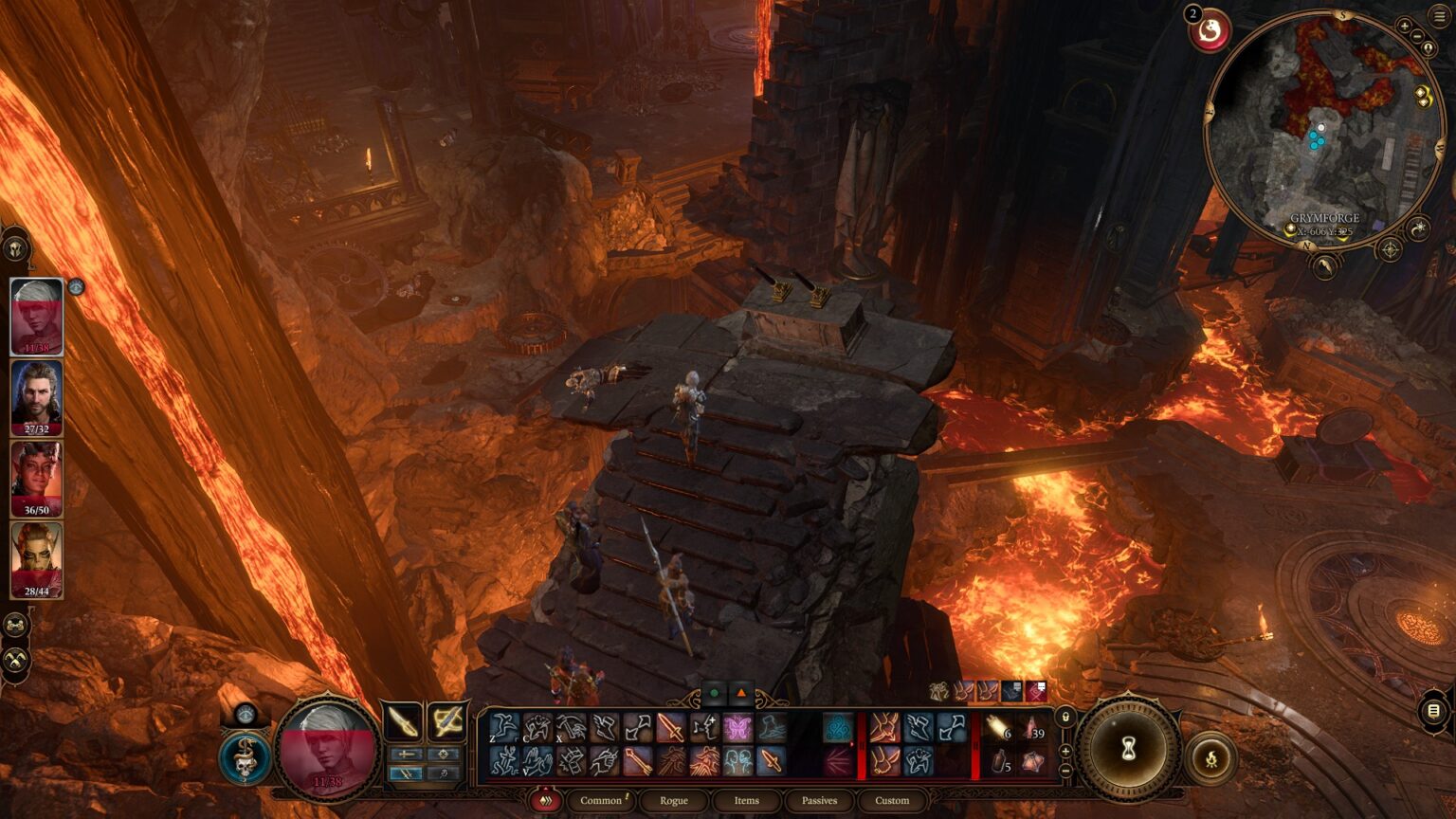Open the red journal notification showing 2
The width and height of the screenshot is (1456, 819).
[x=1210, y=31]
